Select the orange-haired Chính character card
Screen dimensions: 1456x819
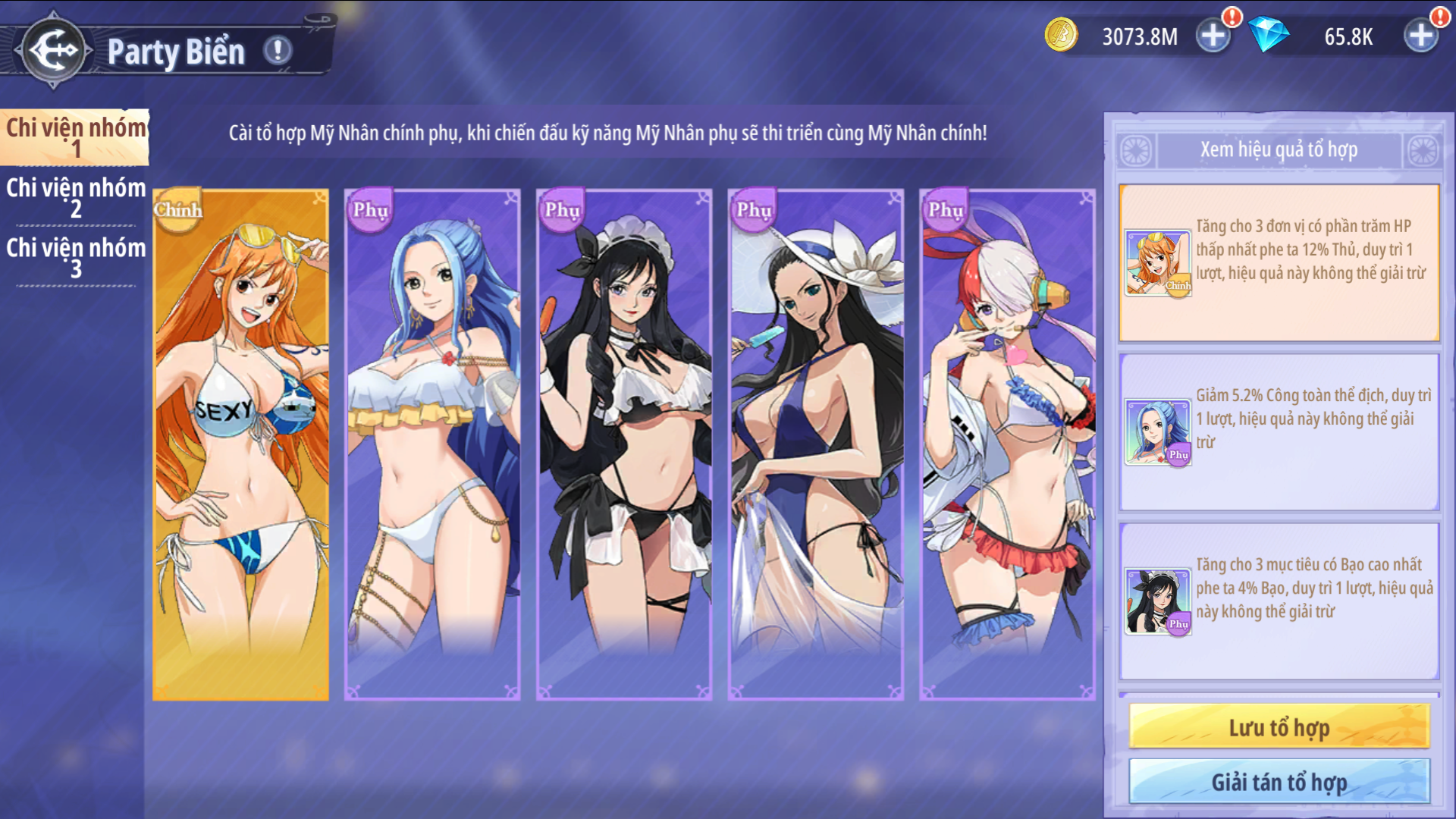(241, 444)
